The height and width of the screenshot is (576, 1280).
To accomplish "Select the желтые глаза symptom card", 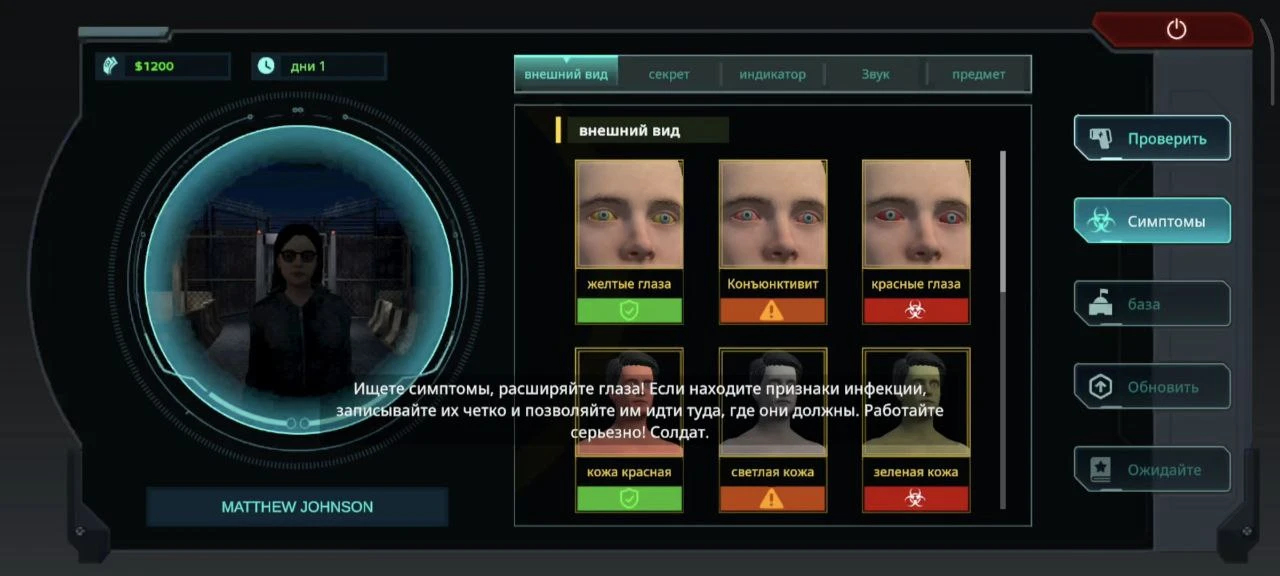I will click(629, 241).
